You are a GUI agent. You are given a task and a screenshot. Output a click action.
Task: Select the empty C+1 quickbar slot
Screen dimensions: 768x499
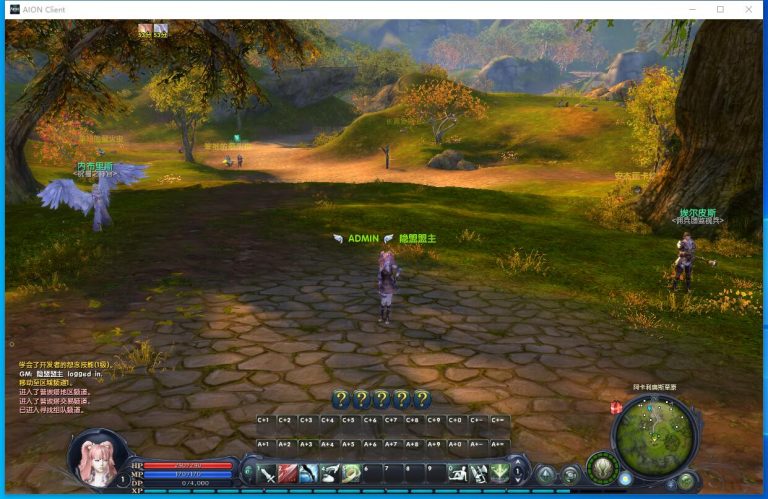coord(264,420)
